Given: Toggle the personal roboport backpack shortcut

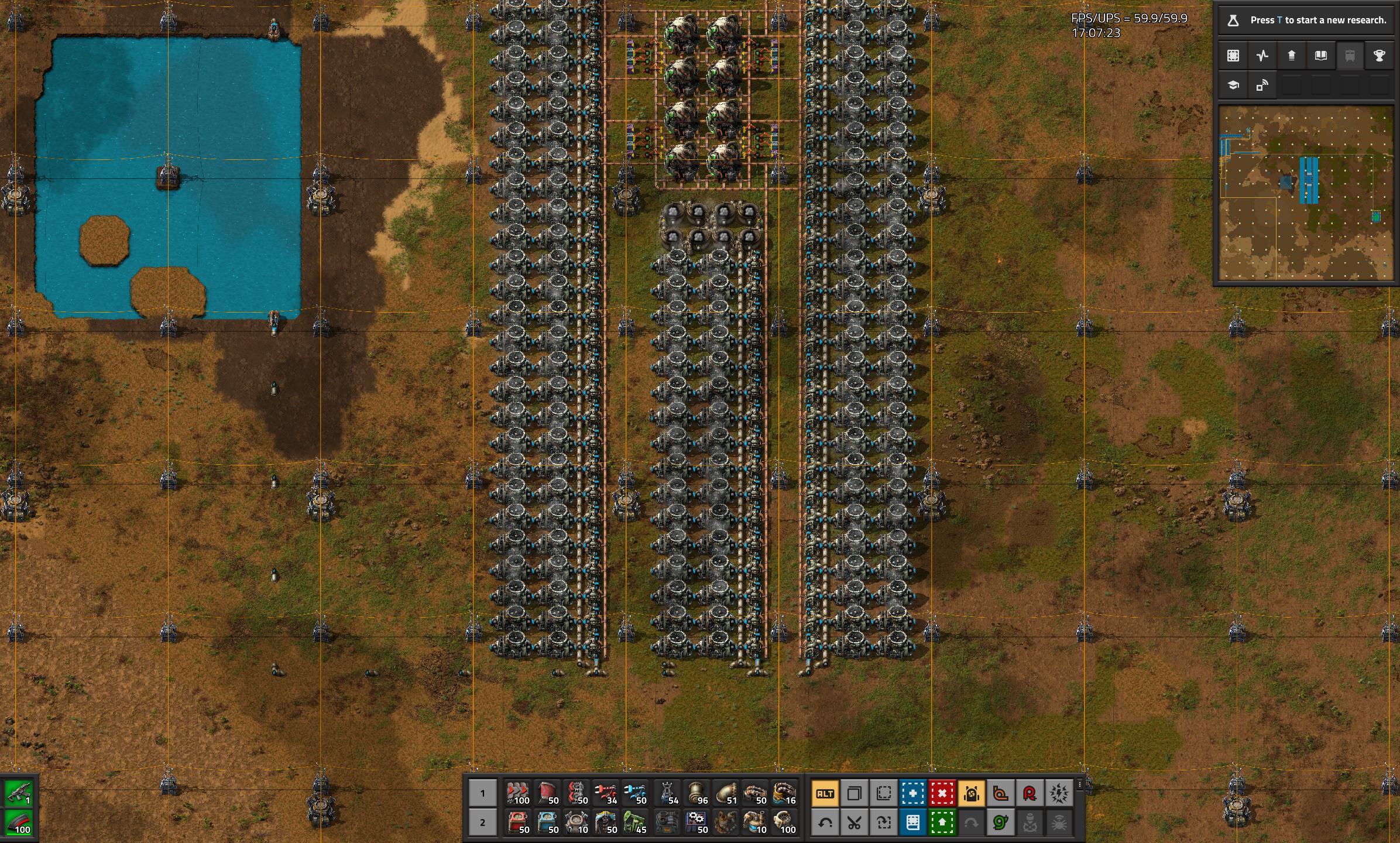Looking at the screenshot, I should click(971, 794).
